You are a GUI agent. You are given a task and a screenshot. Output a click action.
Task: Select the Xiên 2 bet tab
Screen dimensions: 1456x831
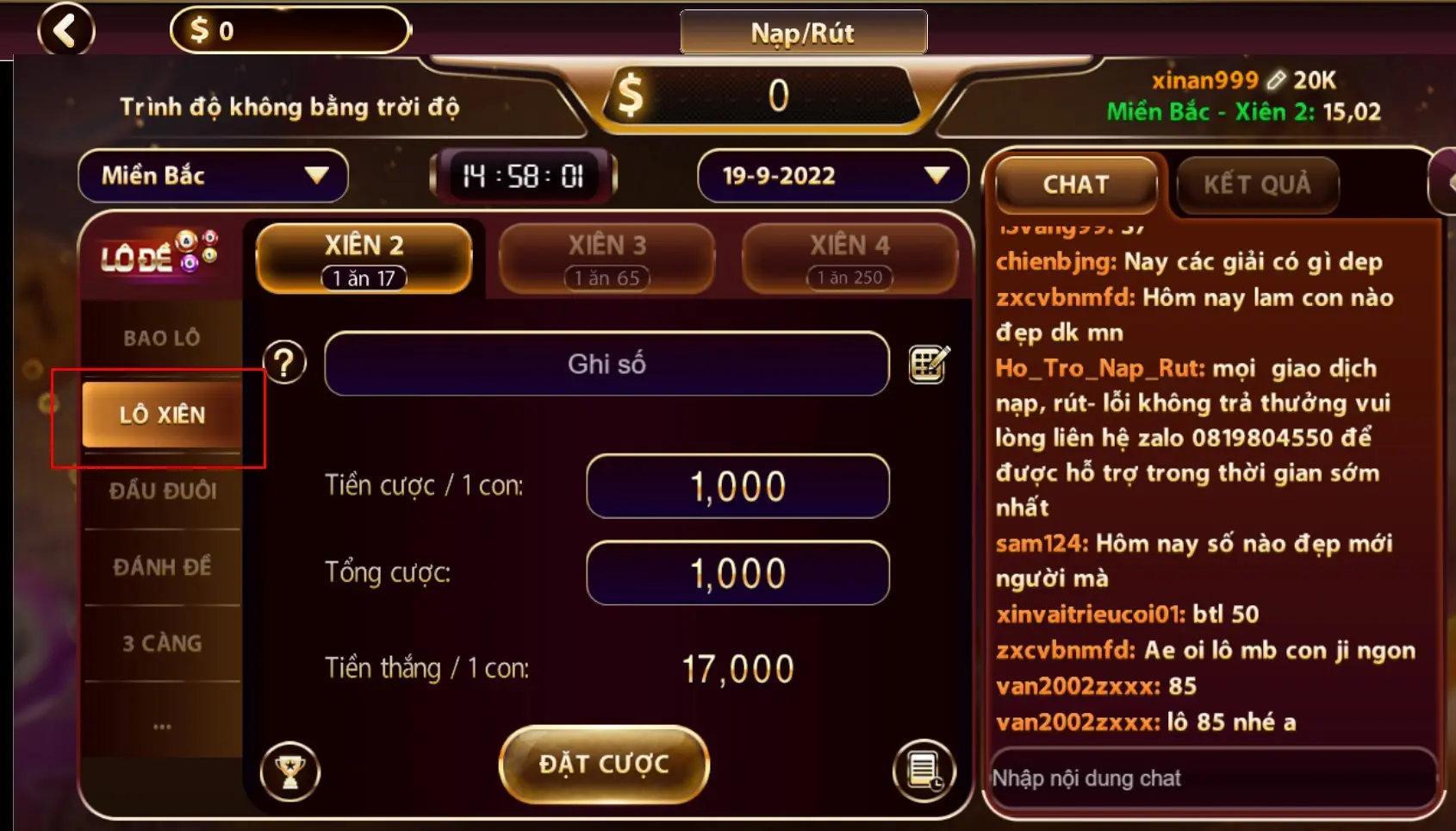364,258
